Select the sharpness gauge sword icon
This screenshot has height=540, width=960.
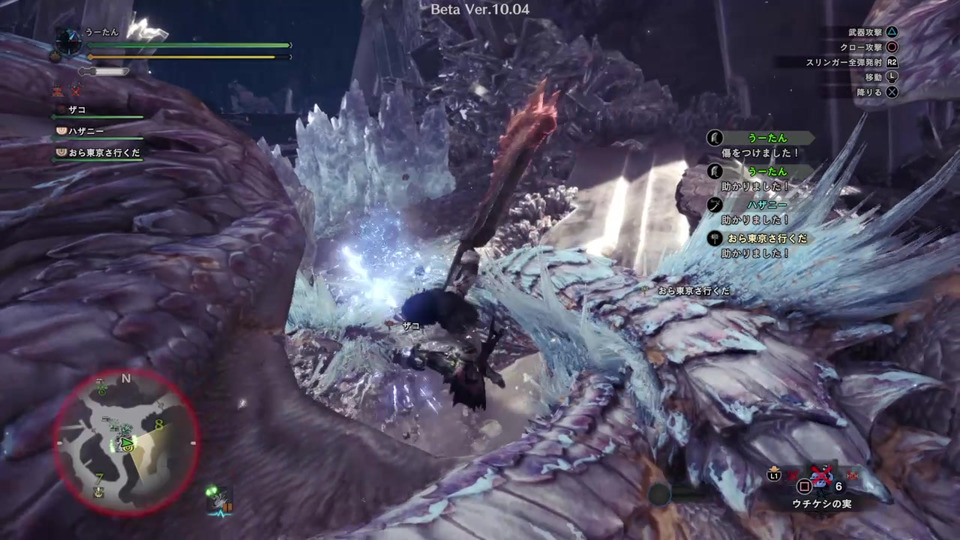tap(104, 72)
